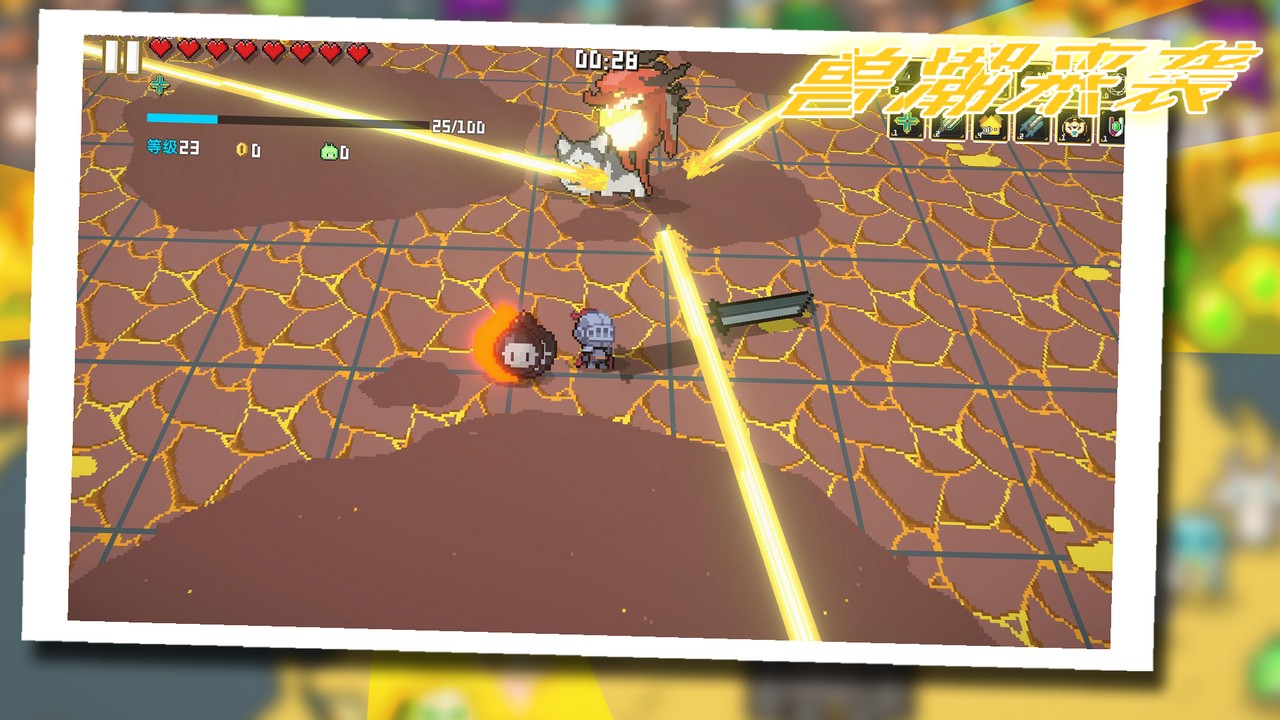Select the green cross skill icon in the skill row
The image size is (1280, 720).
point(908,125)
